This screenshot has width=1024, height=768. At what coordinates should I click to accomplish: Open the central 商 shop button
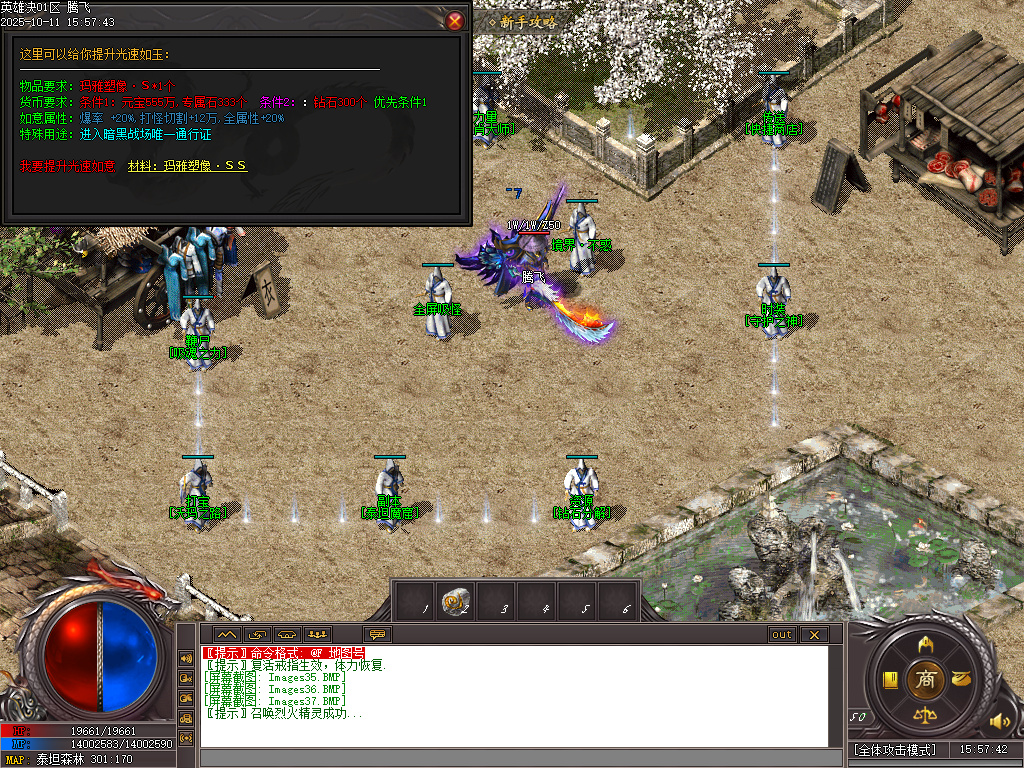[925, 679]
